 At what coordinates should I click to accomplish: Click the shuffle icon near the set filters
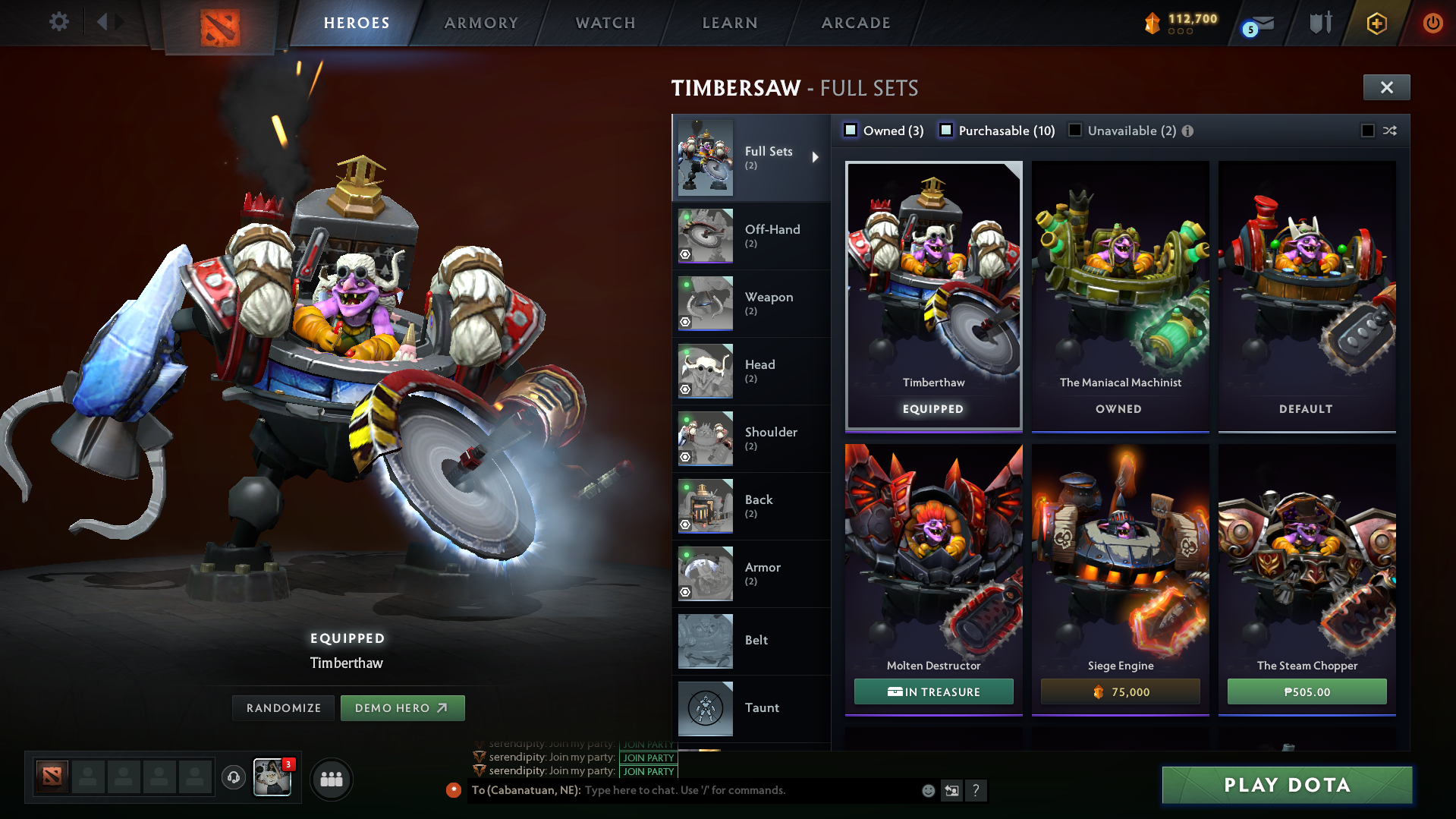click(1389, 131)
